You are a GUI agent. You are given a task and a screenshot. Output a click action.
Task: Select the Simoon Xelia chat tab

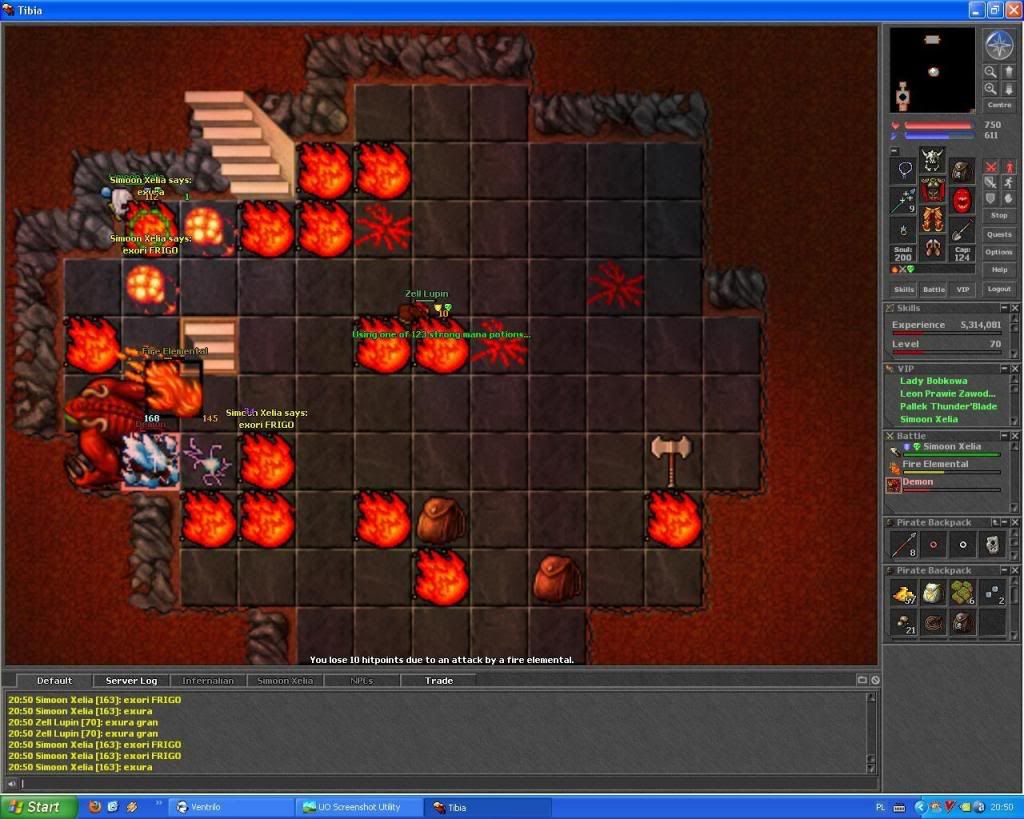[x=286, y=681]
